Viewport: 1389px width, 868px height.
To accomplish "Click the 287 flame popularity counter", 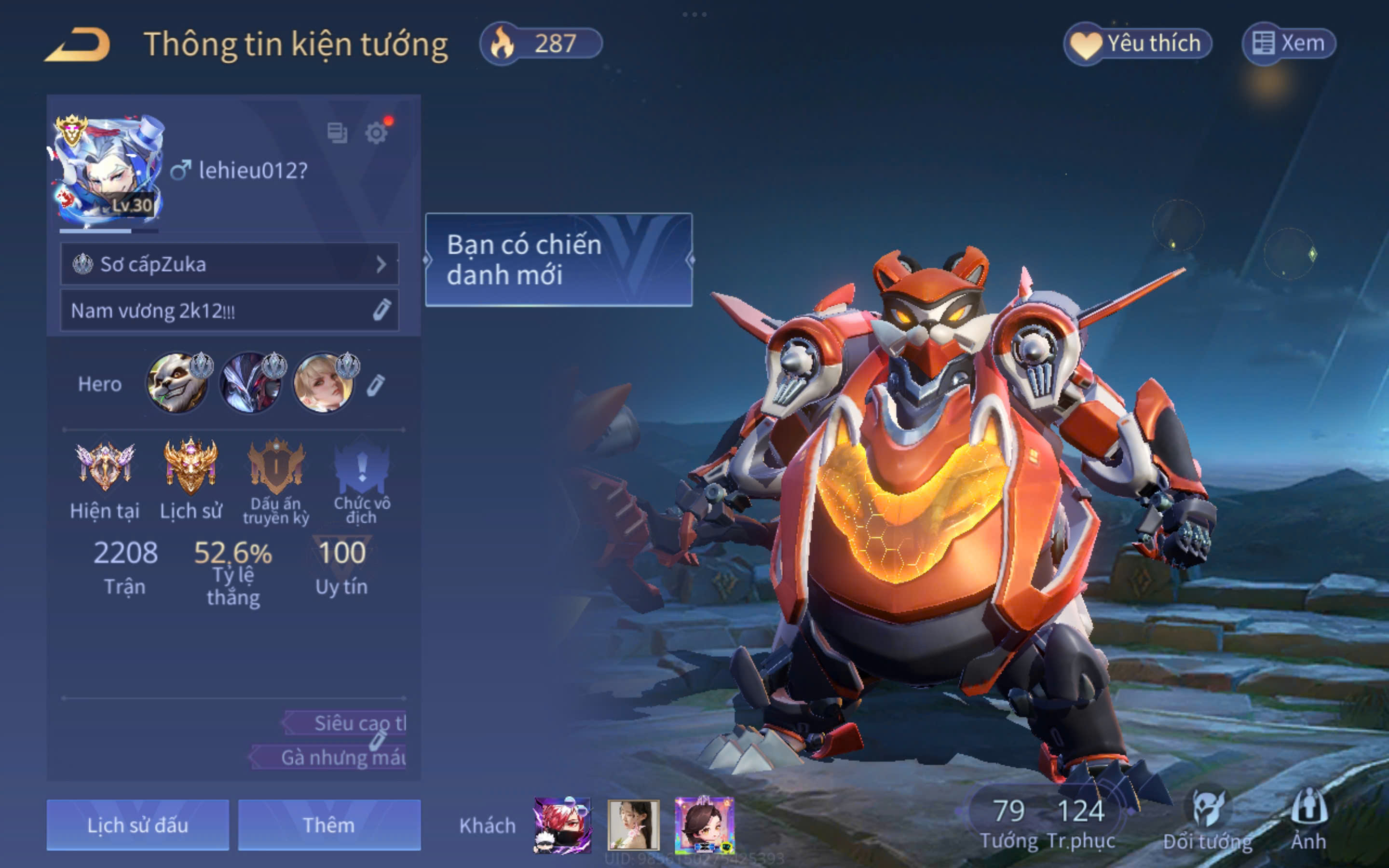I will [x=541, y=43].
